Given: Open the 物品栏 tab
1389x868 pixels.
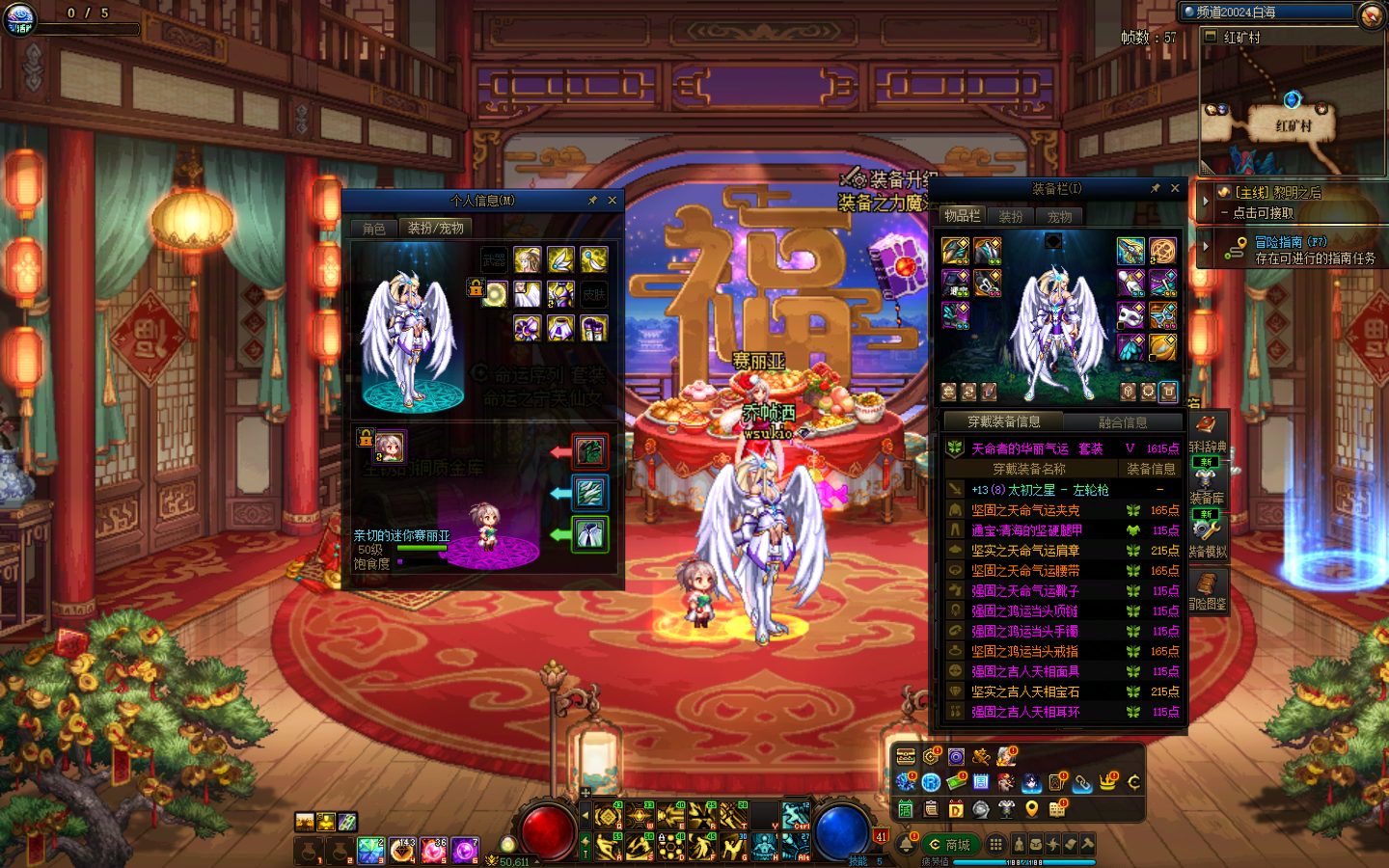Looking at the screenshot, I should tap(962, 216).
